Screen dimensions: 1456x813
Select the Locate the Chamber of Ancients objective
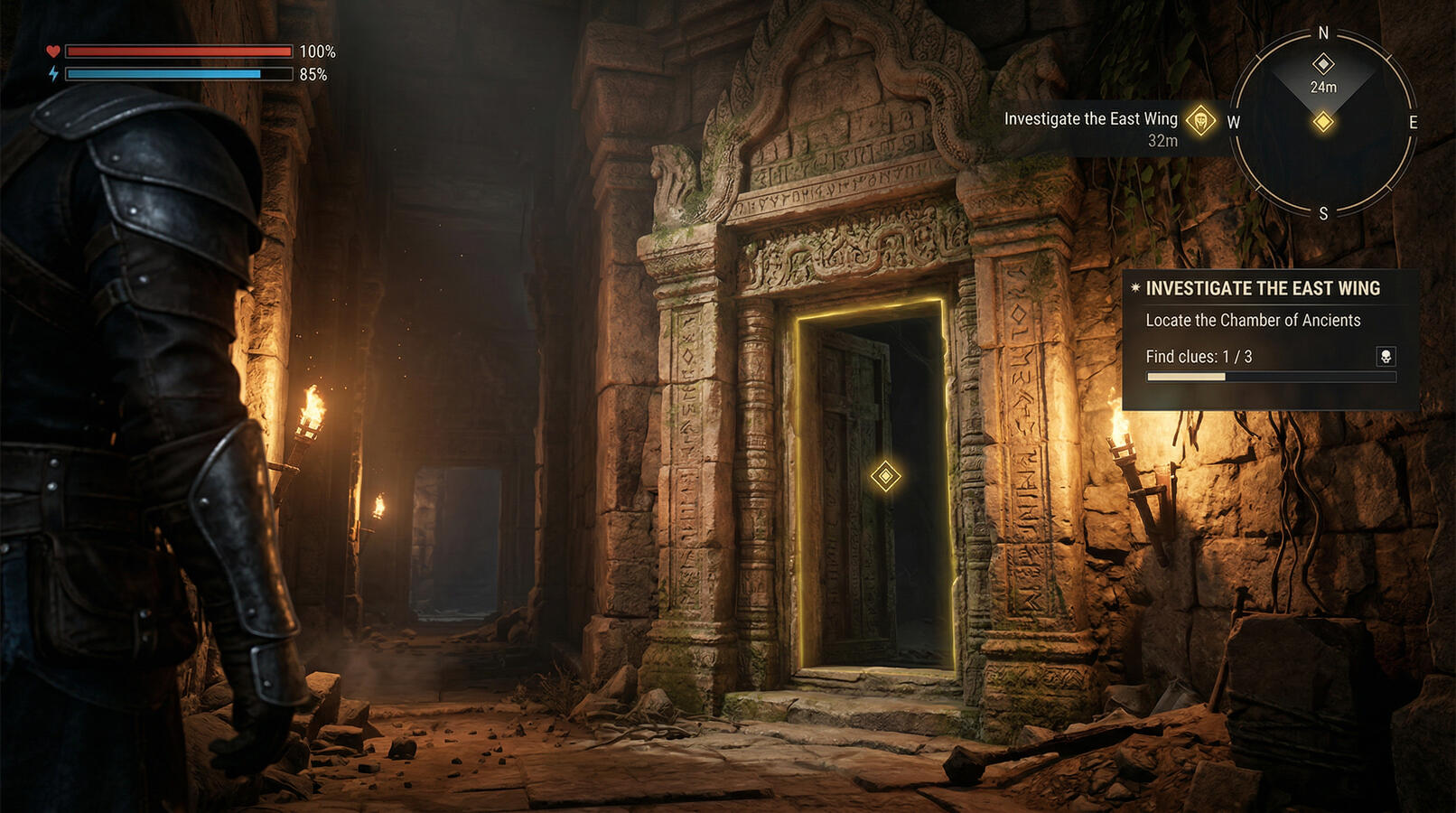coord(1253,321)
